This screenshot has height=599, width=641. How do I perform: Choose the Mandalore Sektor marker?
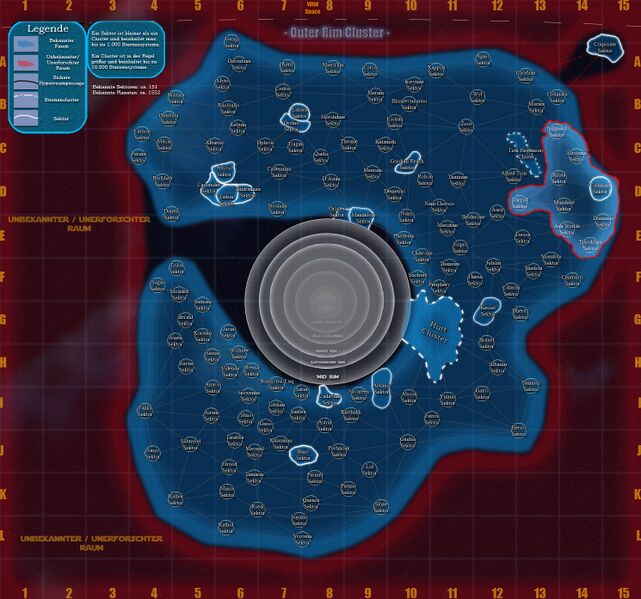point(362,216)
